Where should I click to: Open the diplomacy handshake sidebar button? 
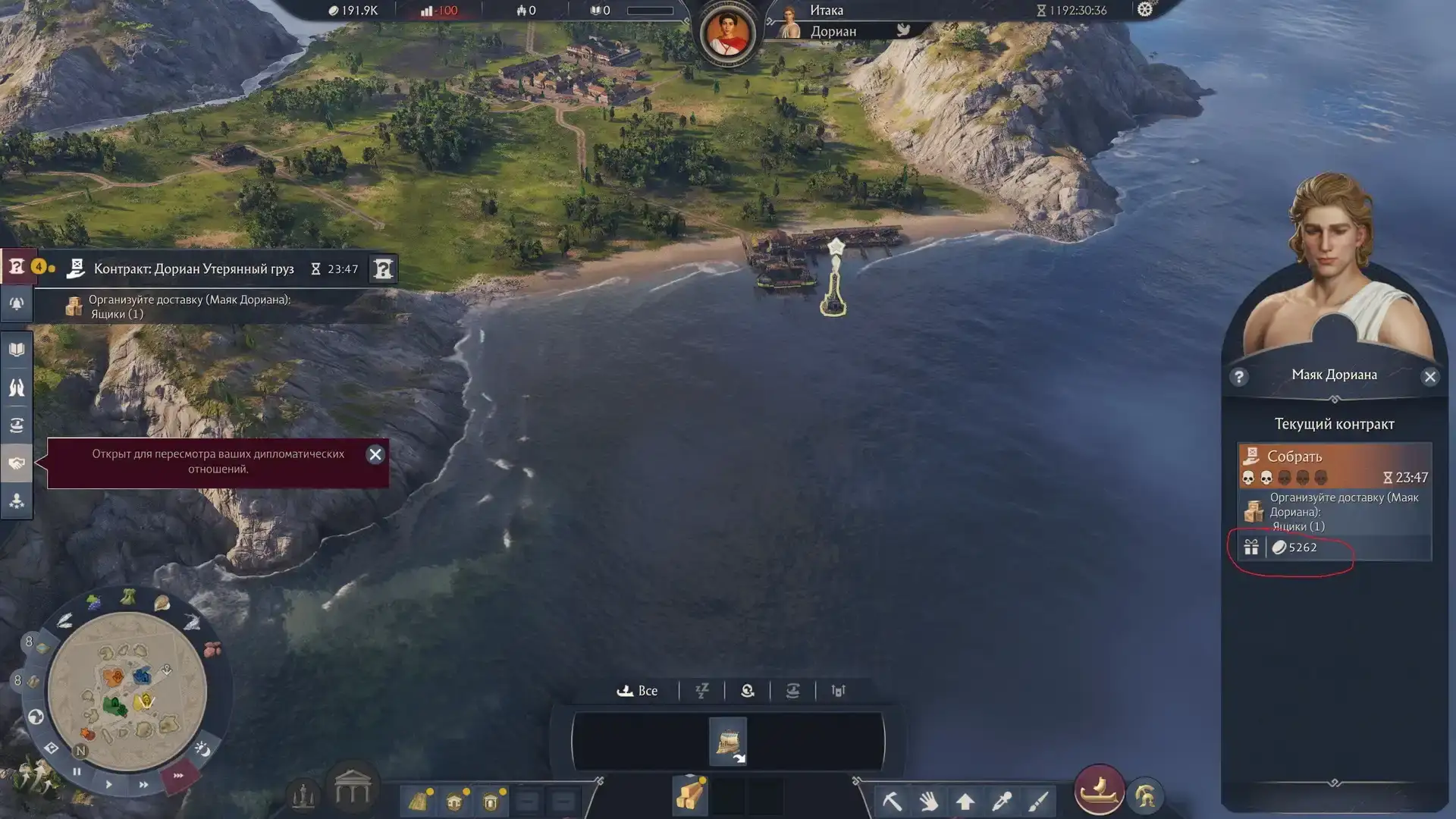coord(17,463)
